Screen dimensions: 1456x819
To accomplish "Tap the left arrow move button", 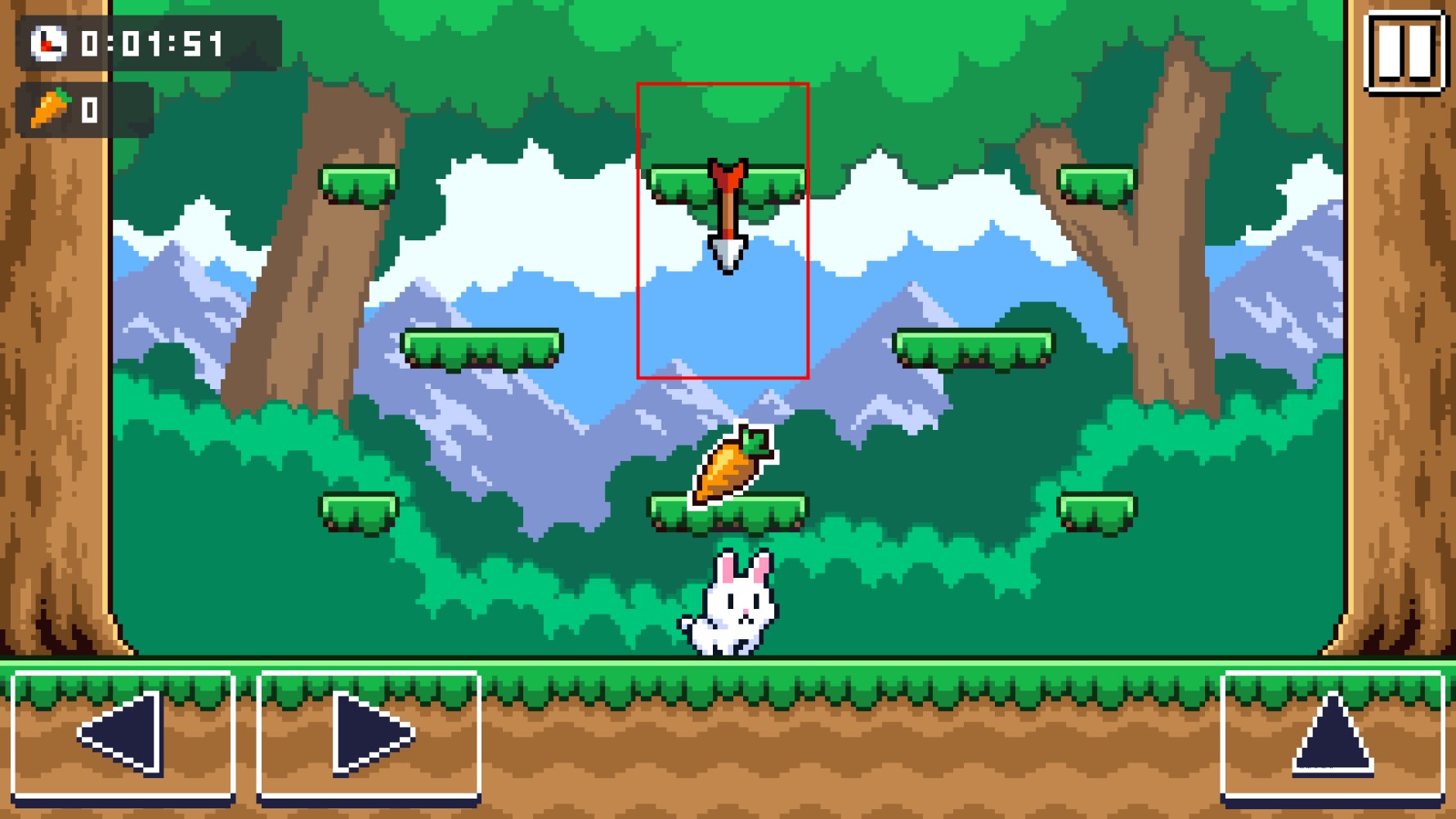I will [x=123, y=733].
